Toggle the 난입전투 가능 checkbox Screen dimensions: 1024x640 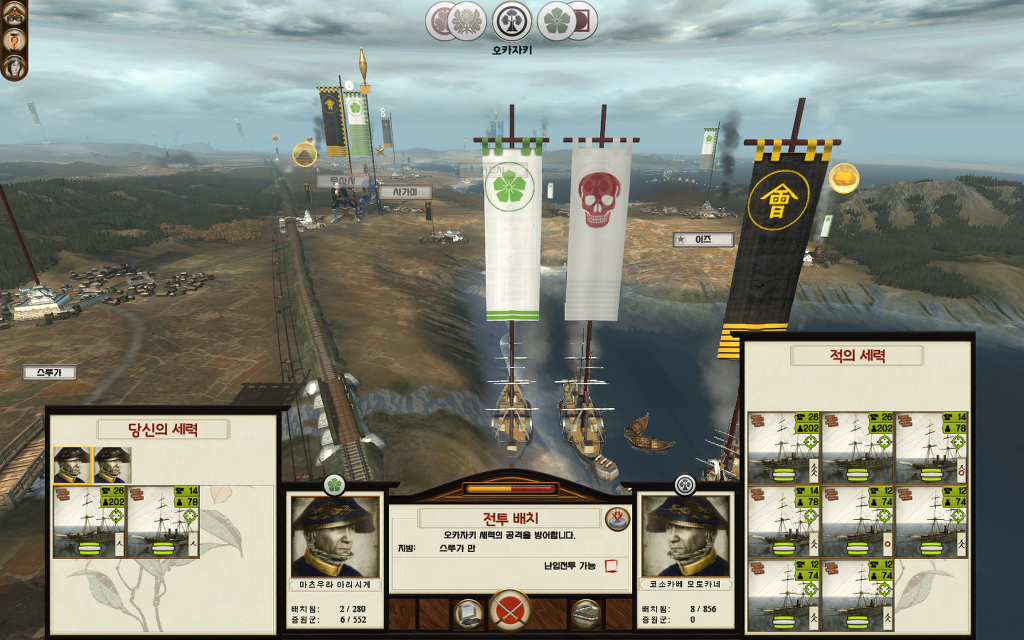pyautogui.click(x=612, y=566)
